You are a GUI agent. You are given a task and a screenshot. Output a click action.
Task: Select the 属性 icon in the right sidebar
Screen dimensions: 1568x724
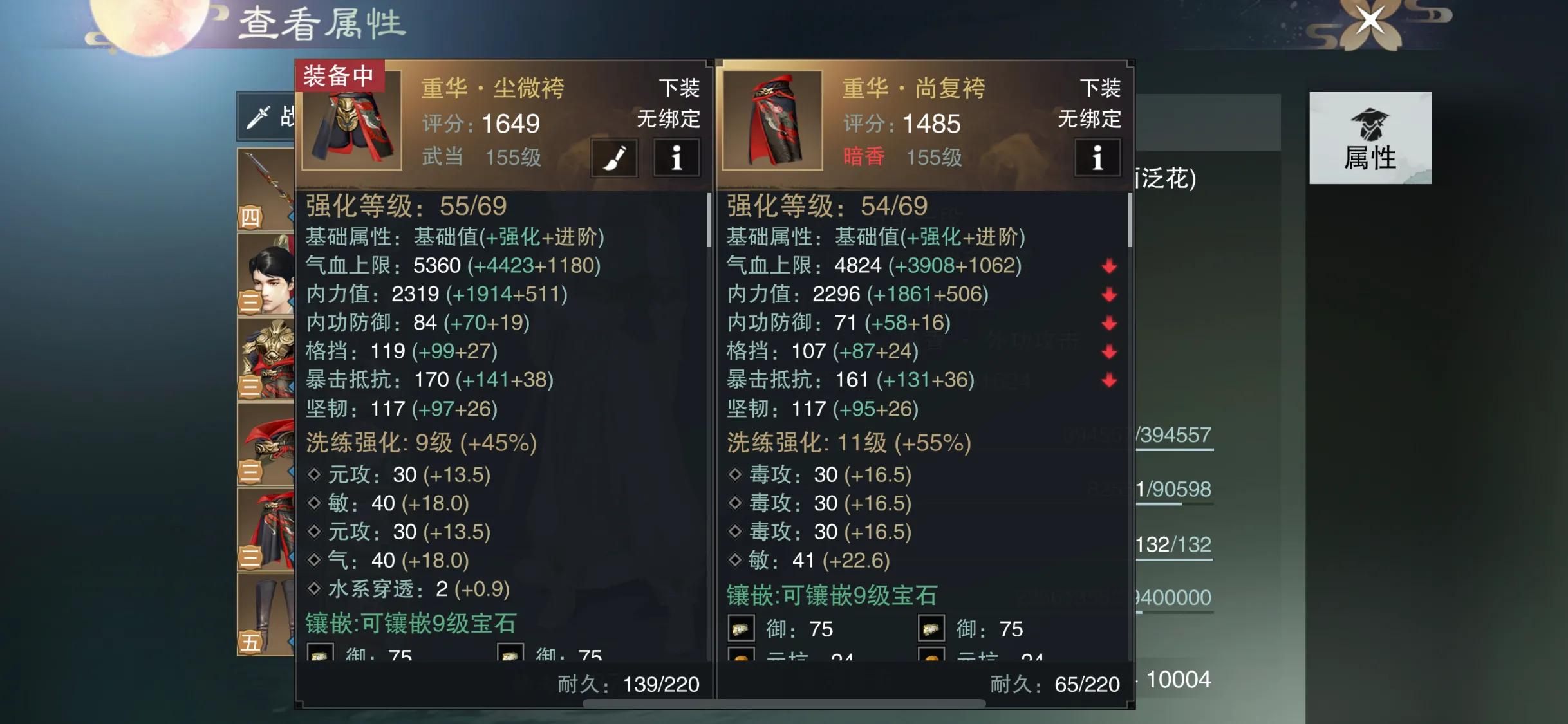[x=1371, y=138]
